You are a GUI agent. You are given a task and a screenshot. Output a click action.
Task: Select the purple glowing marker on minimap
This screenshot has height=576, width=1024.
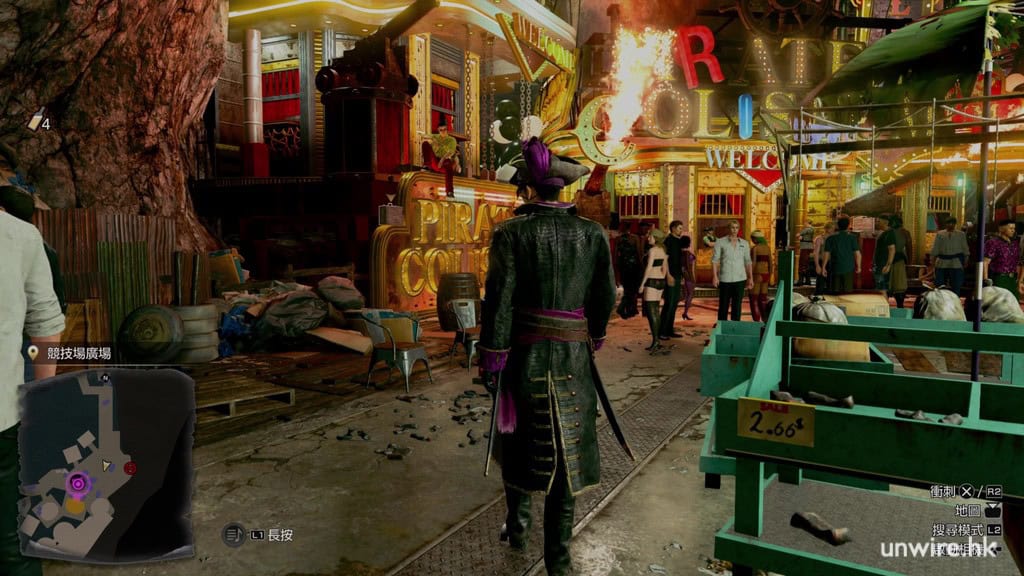coord(77,484)
